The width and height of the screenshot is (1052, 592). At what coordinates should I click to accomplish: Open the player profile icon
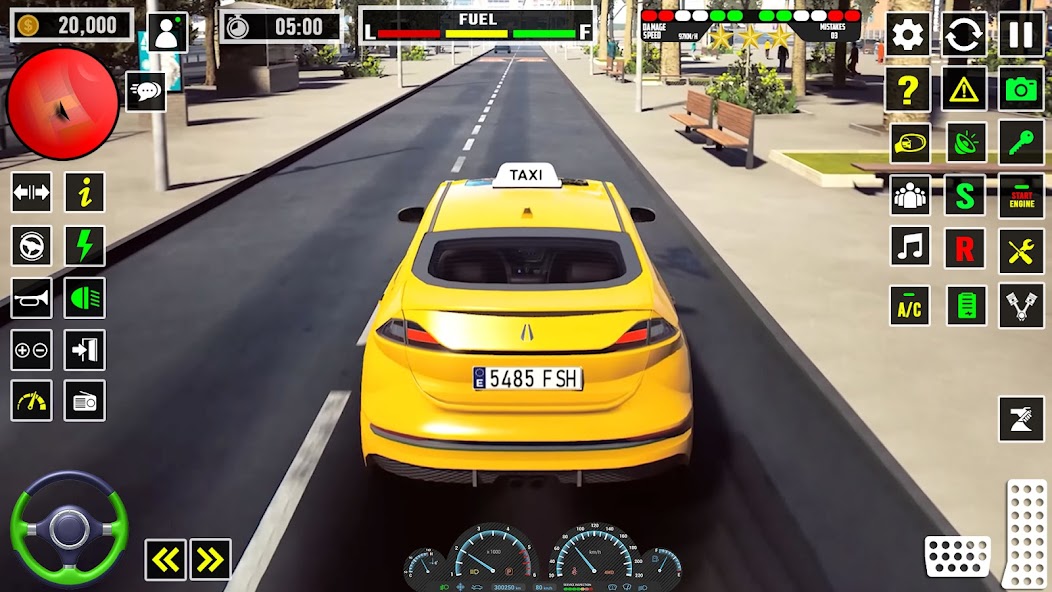[x=167, y=32]
